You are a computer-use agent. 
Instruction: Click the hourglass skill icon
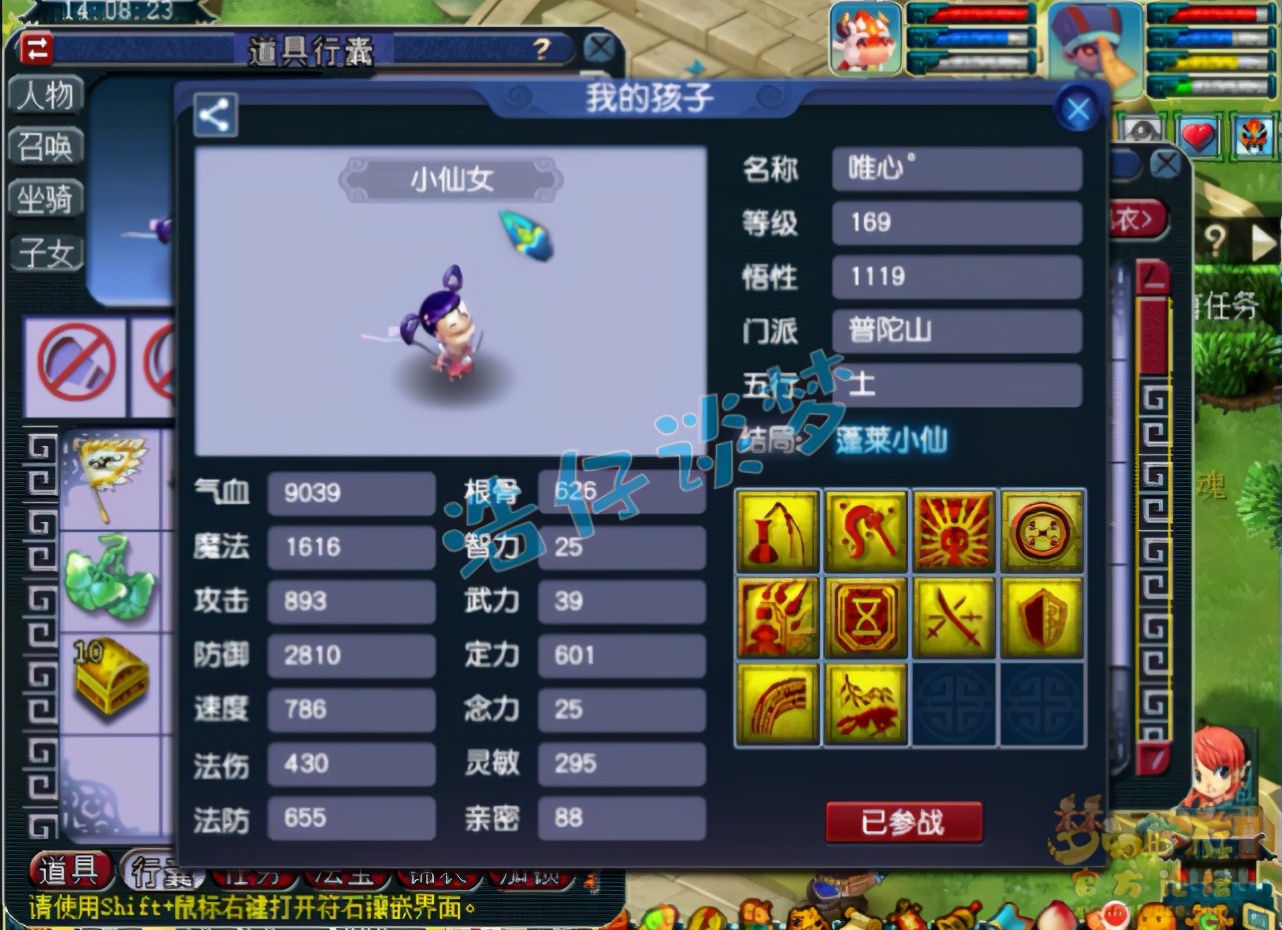(x=866, y=617)
